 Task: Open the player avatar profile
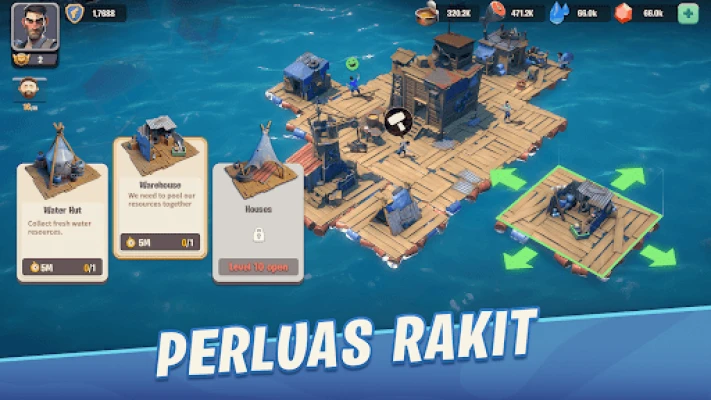point(35,27)
